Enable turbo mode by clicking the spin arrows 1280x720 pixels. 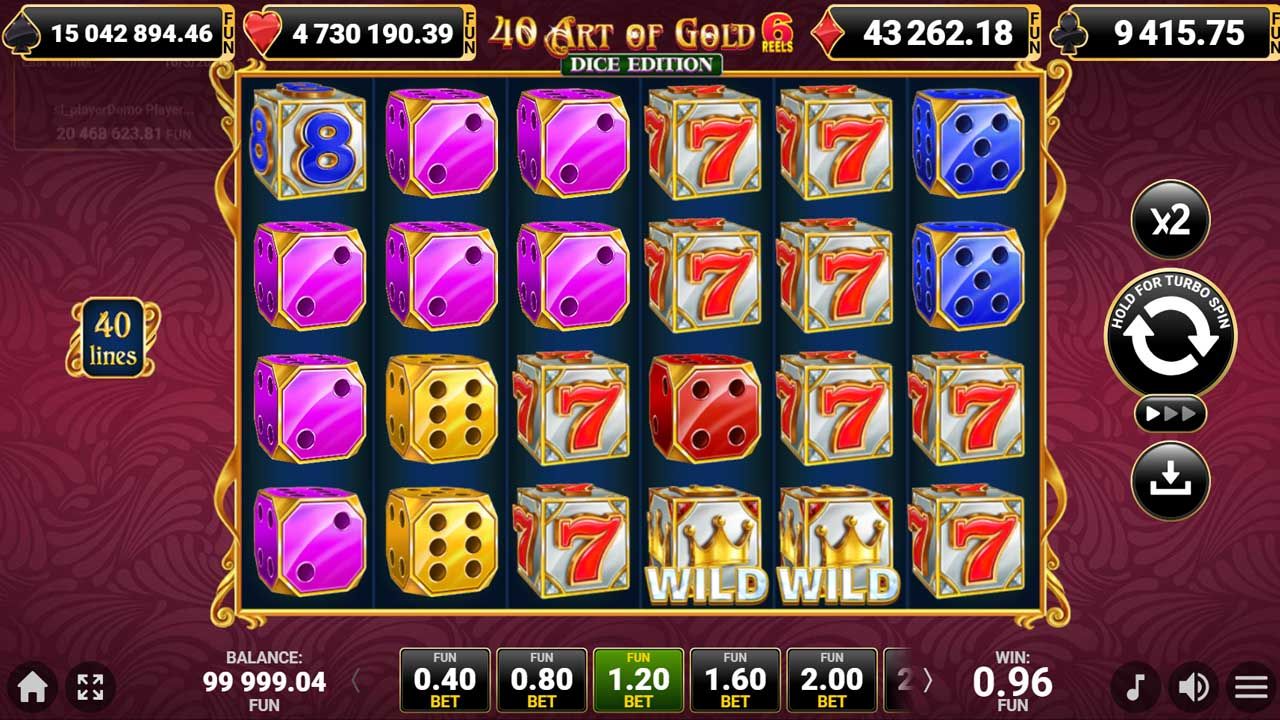coord(1170,335)
